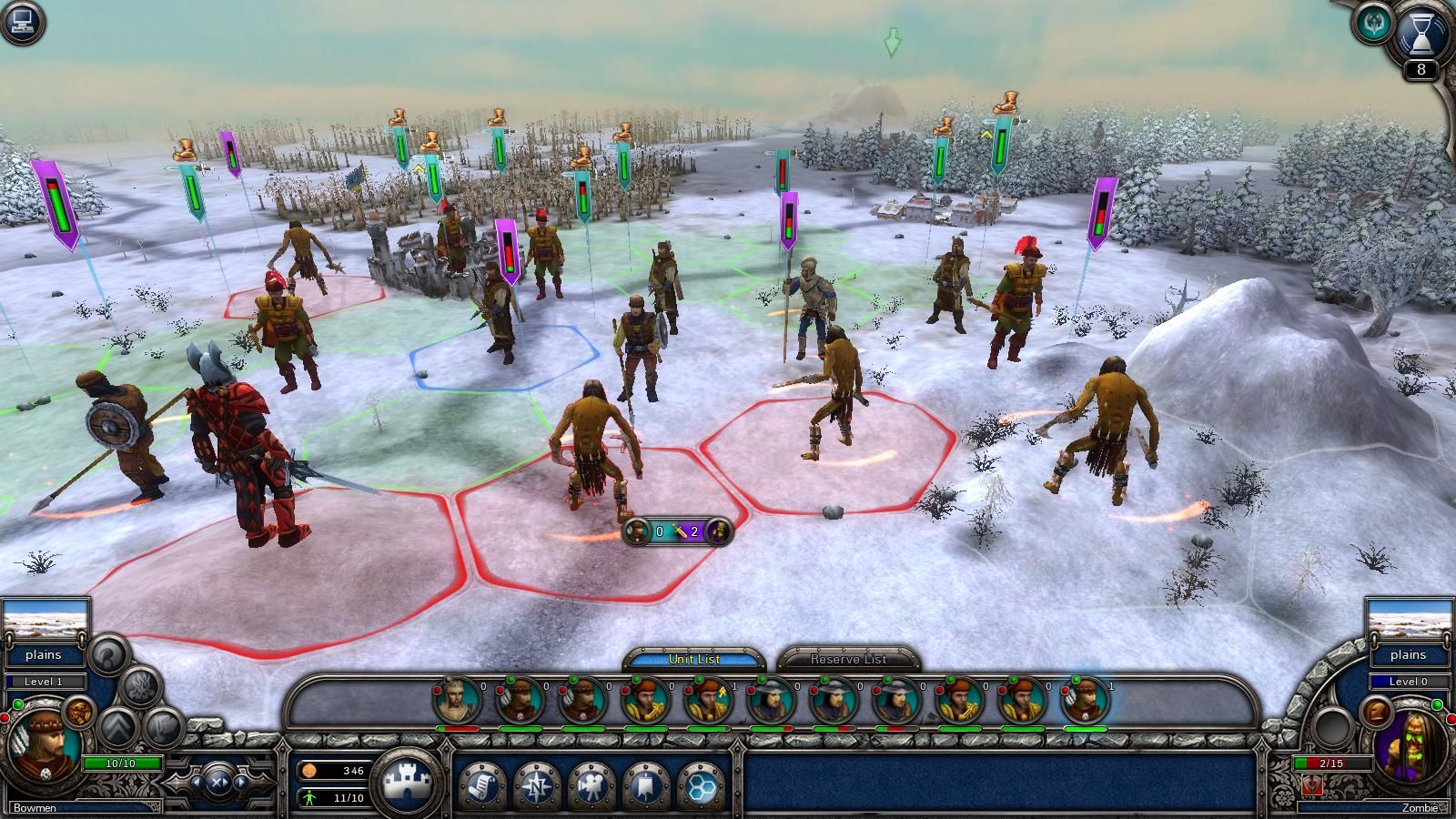Click the Bowmen health bar showing 10/10
The width and height of the screenshot is (1456, 819).
click(x=121, y=763)
